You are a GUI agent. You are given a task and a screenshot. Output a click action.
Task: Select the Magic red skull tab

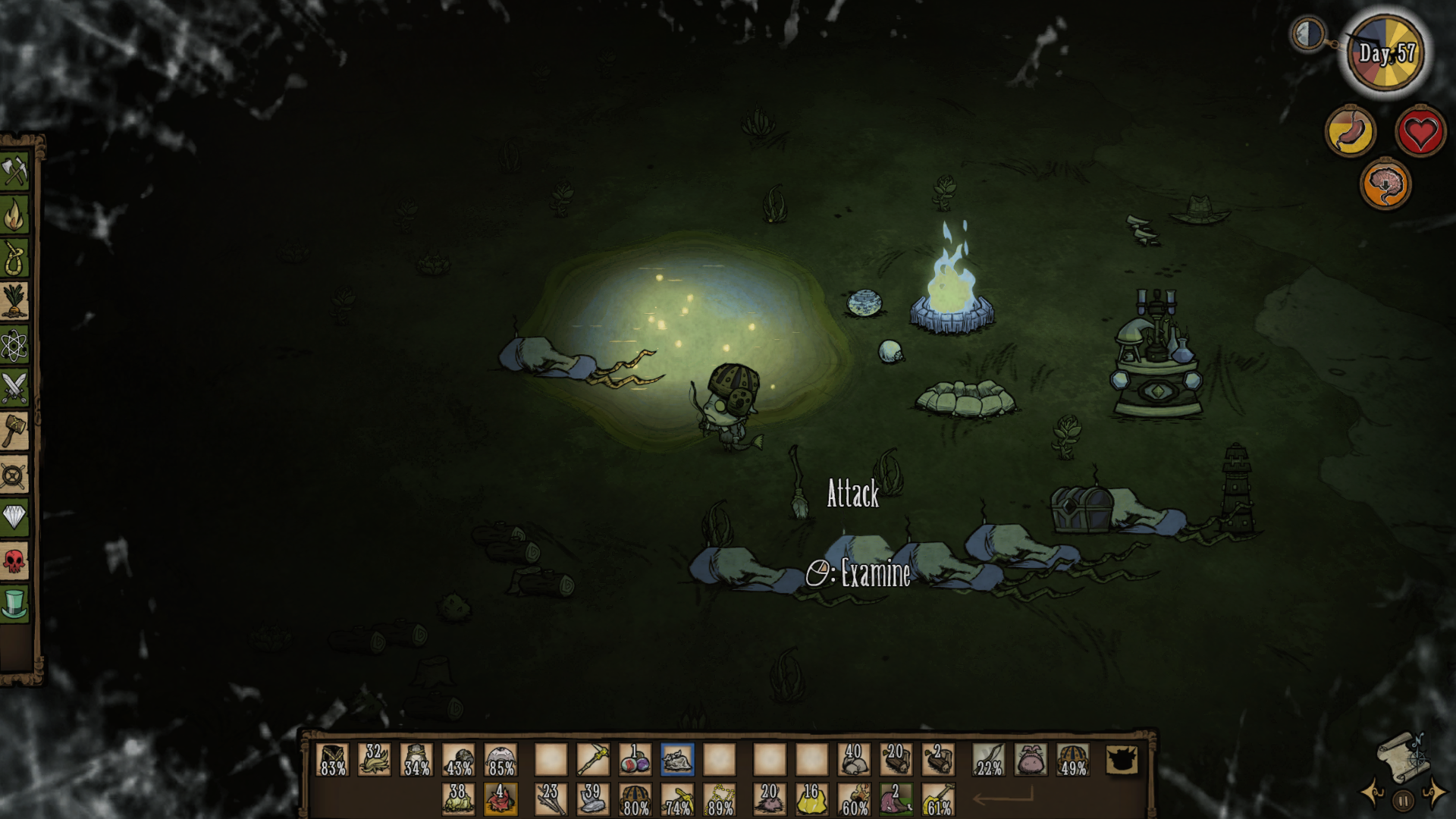click(x=14, y=561)
